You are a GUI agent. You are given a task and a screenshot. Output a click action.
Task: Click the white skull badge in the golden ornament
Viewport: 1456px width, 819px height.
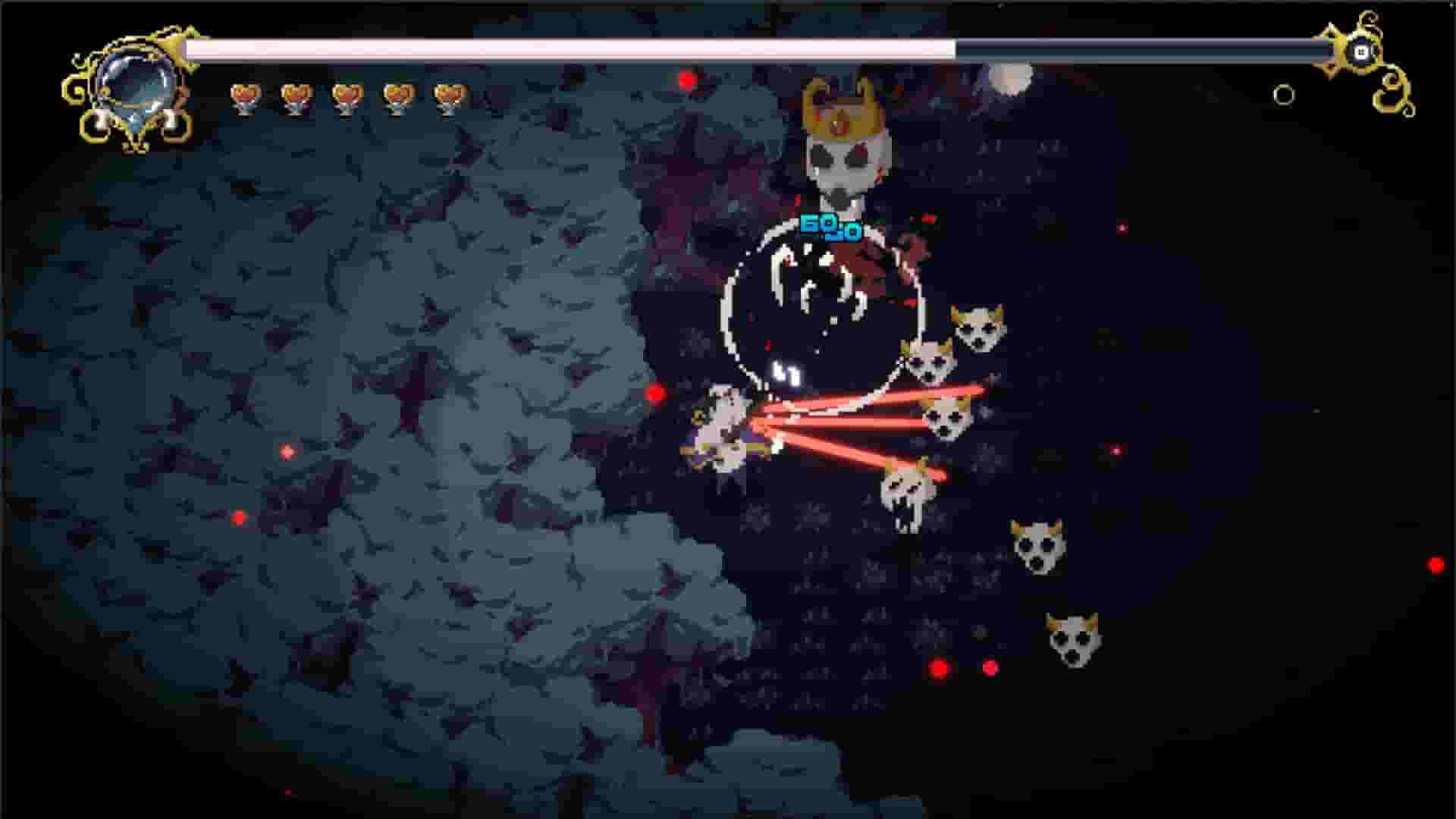tap(1361, 52)
